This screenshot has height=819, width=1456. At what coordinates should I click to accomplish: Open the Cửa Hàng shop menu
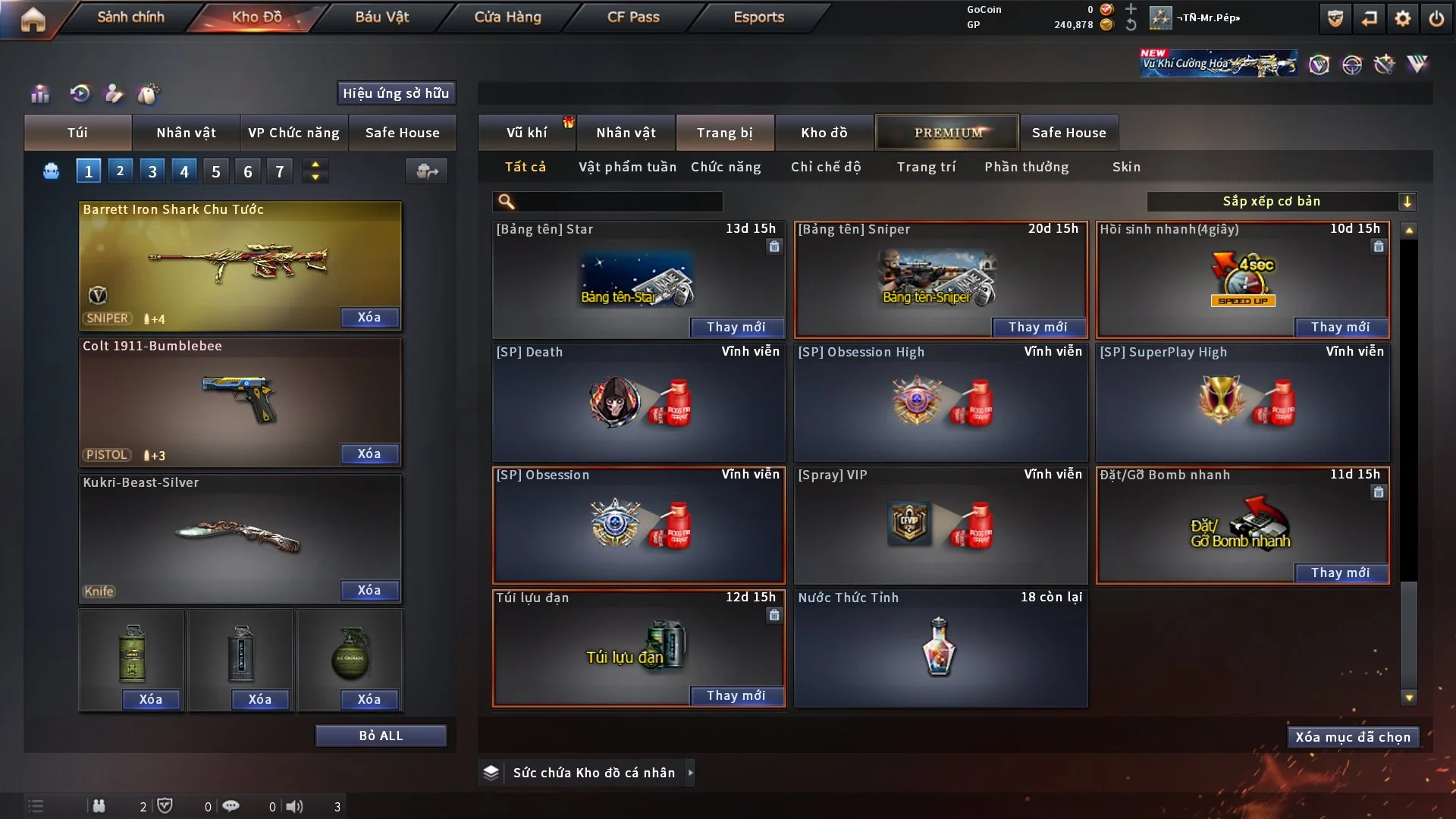(x=507, y=17)
